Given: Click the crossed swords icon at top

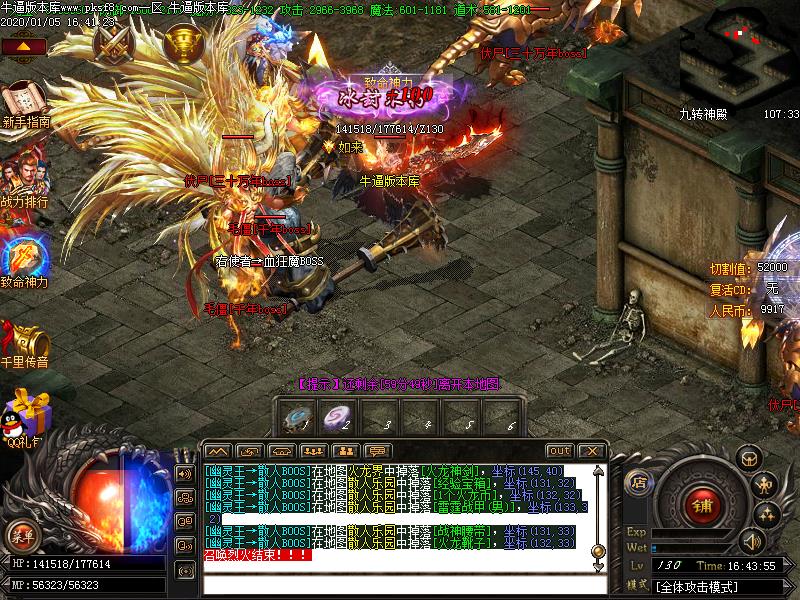Looking at the screenshot, I should (x=113, y=44).
